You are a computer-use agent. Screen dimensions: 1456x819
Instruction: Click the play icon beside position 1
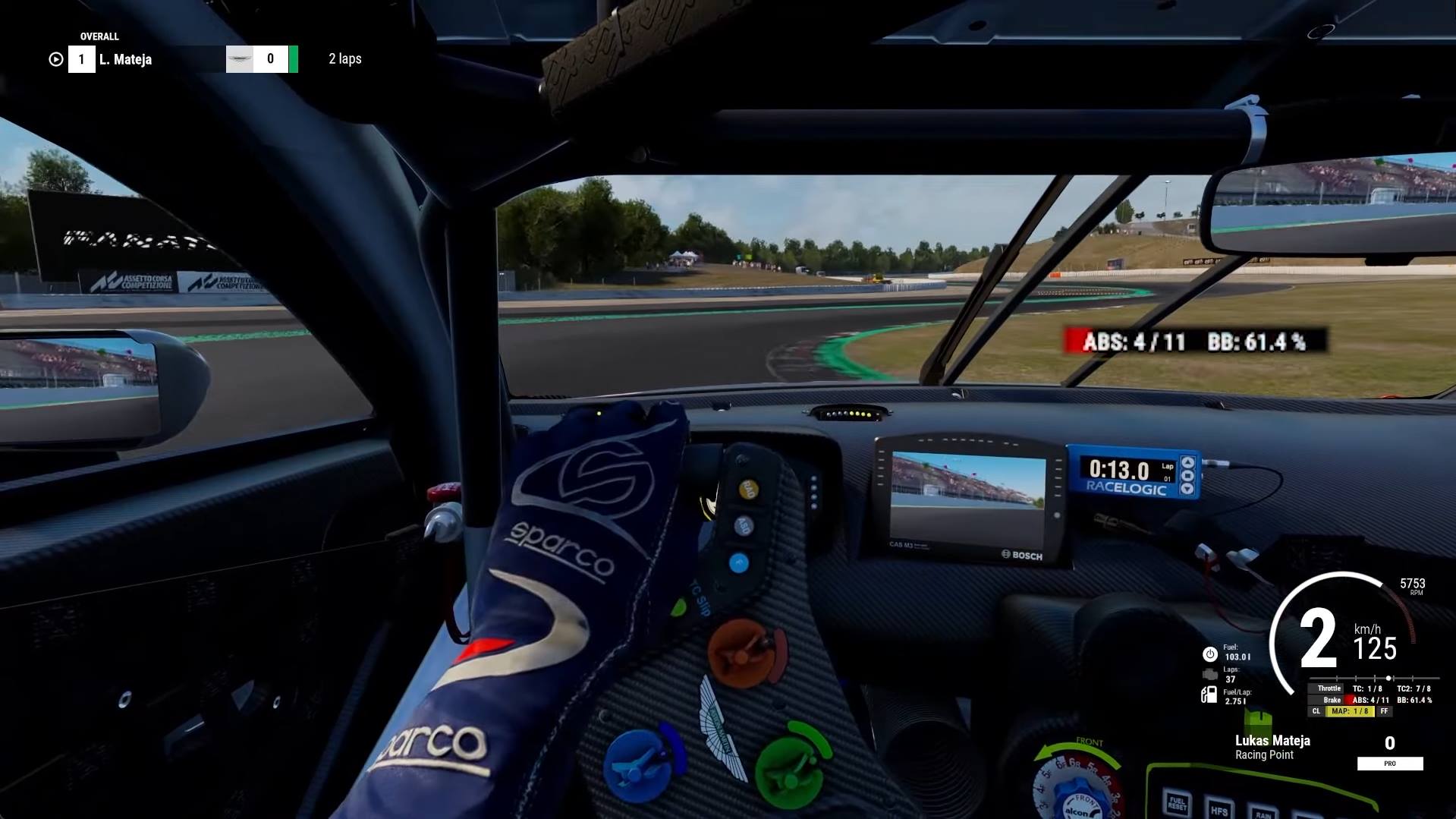click(x=55, y=59)
